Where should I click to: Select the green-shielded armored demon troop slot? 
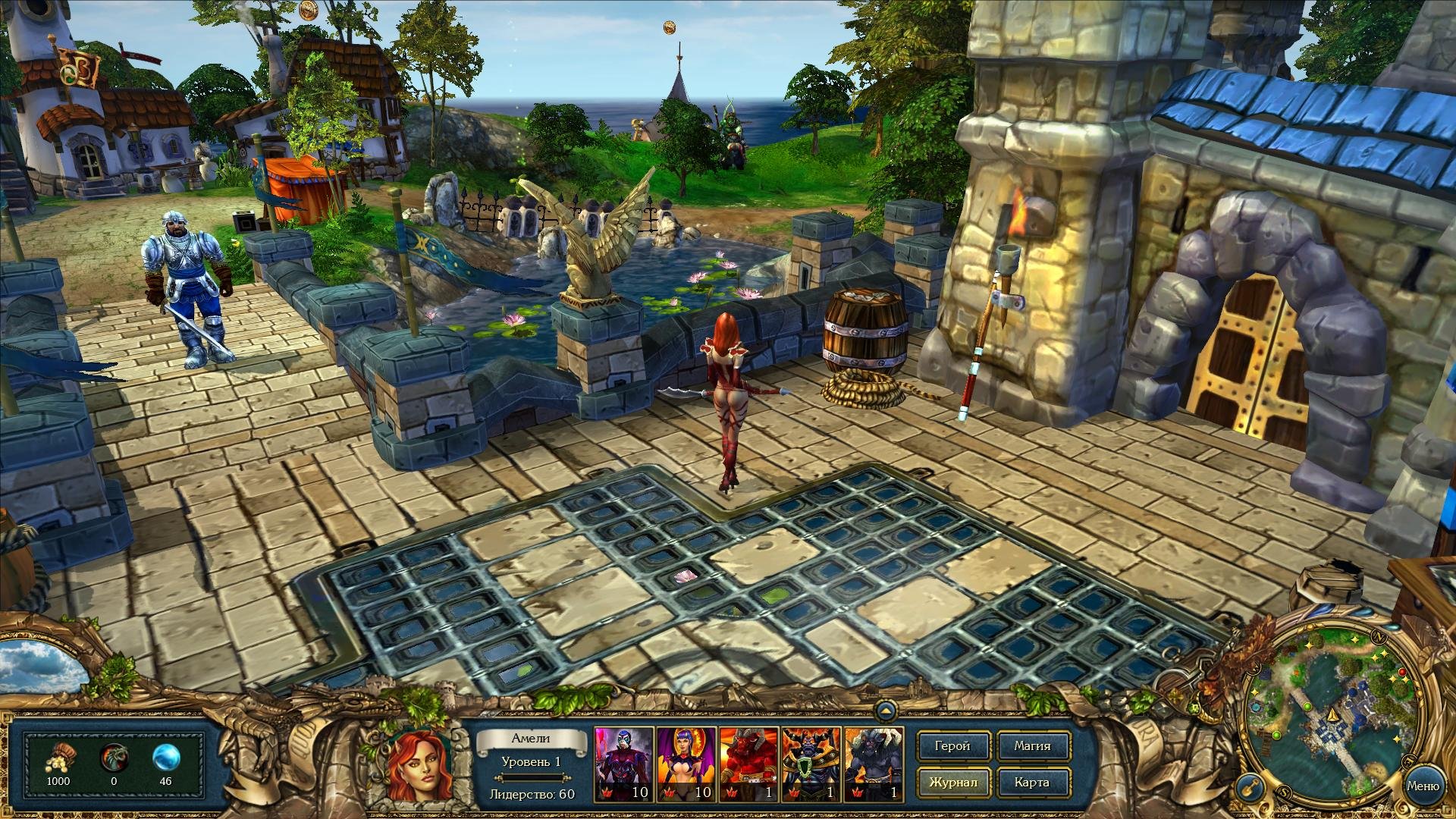click(811, 764)
